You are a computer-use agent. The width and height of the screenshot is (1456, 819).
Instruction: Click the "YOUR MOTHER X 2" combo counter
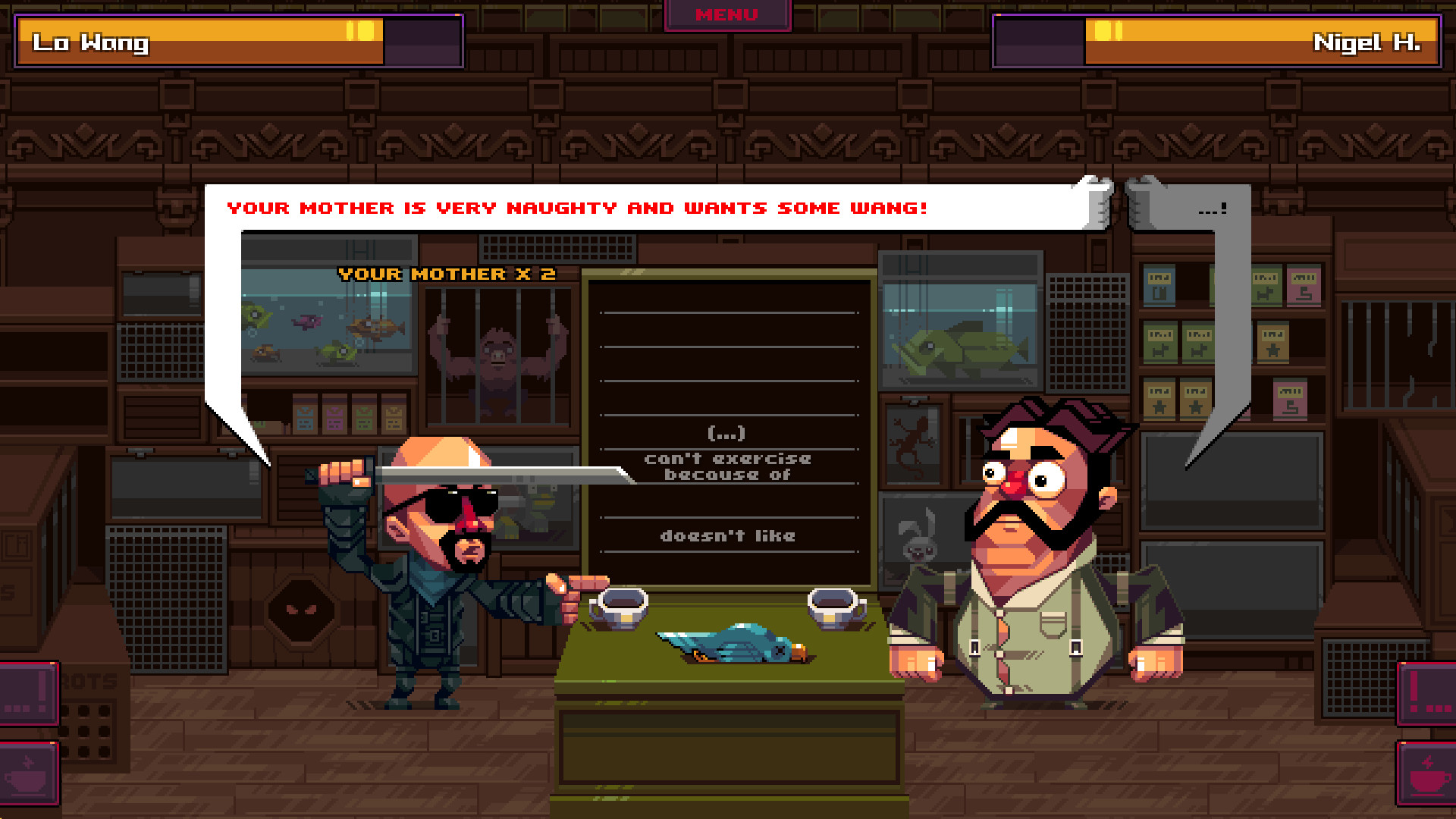click(x=446, y=275)
